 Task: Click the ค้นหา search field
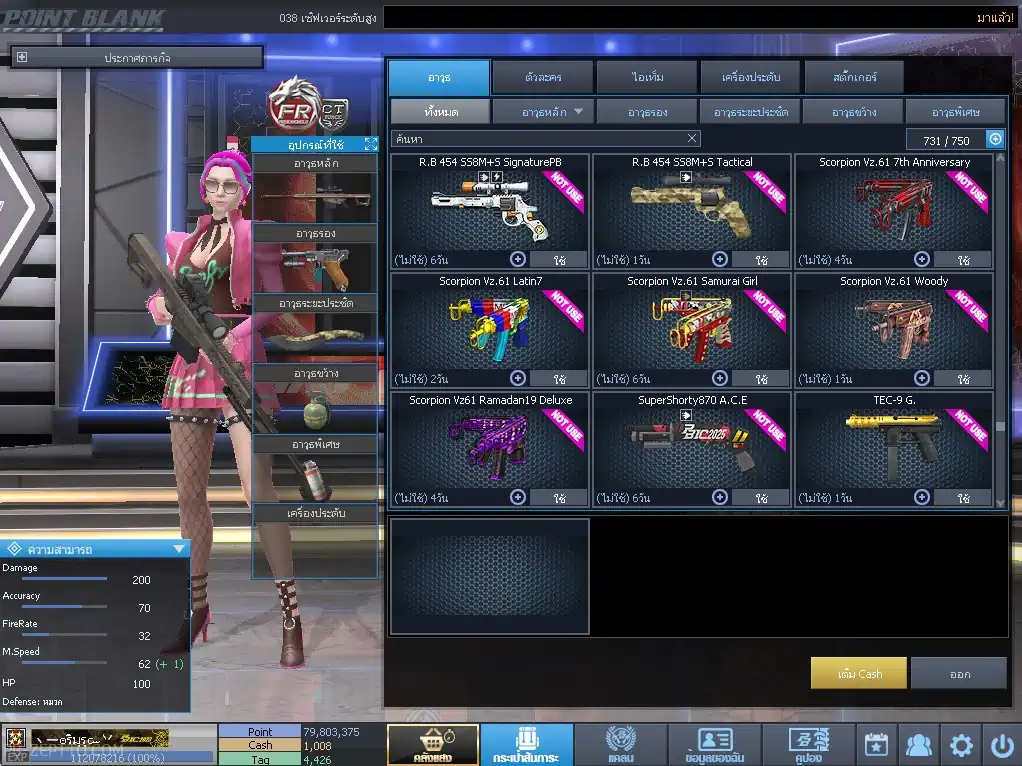(x=535, y=139)
